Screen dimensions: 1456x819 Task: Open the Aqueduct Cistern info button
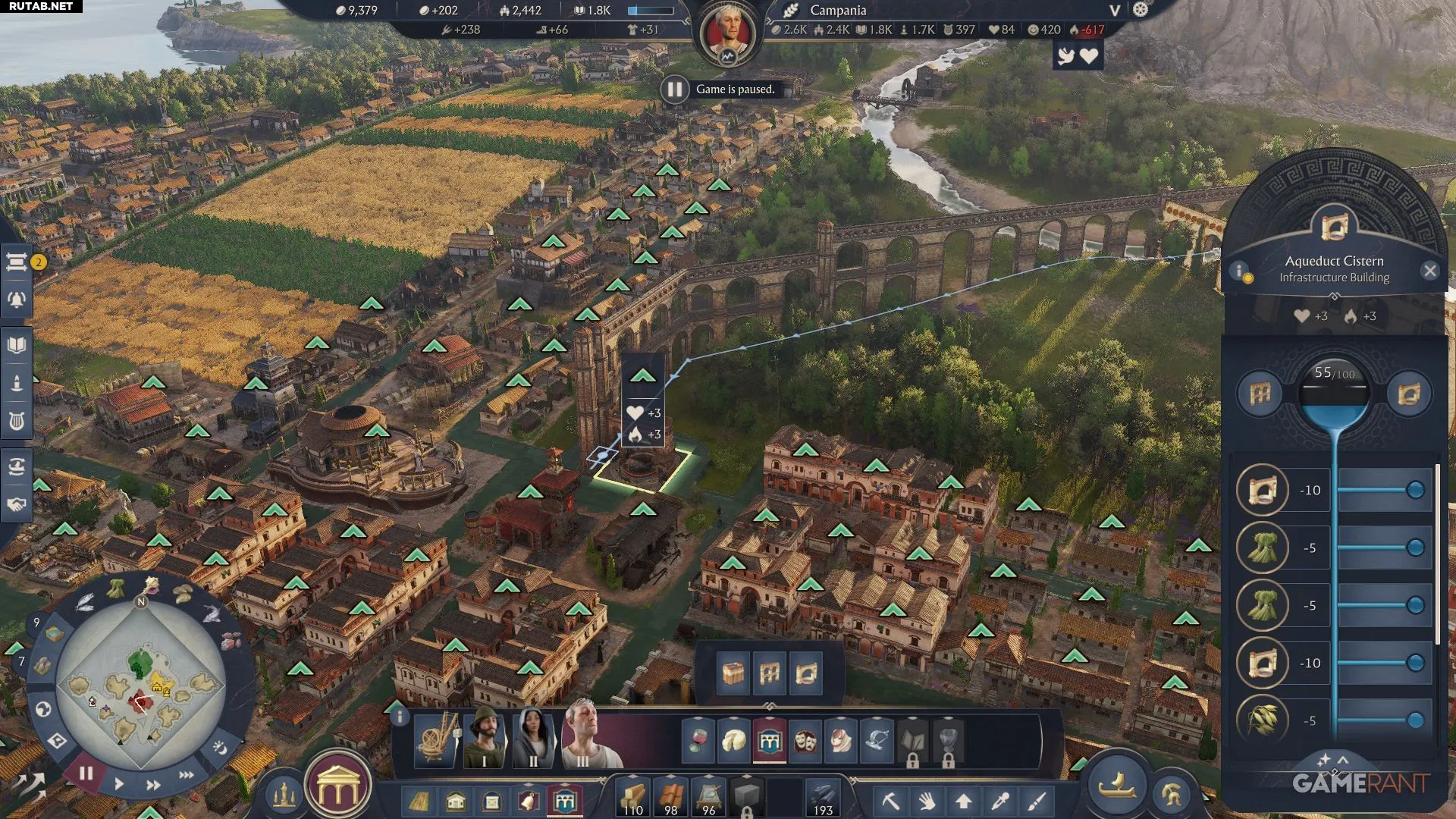point(1239,271)
